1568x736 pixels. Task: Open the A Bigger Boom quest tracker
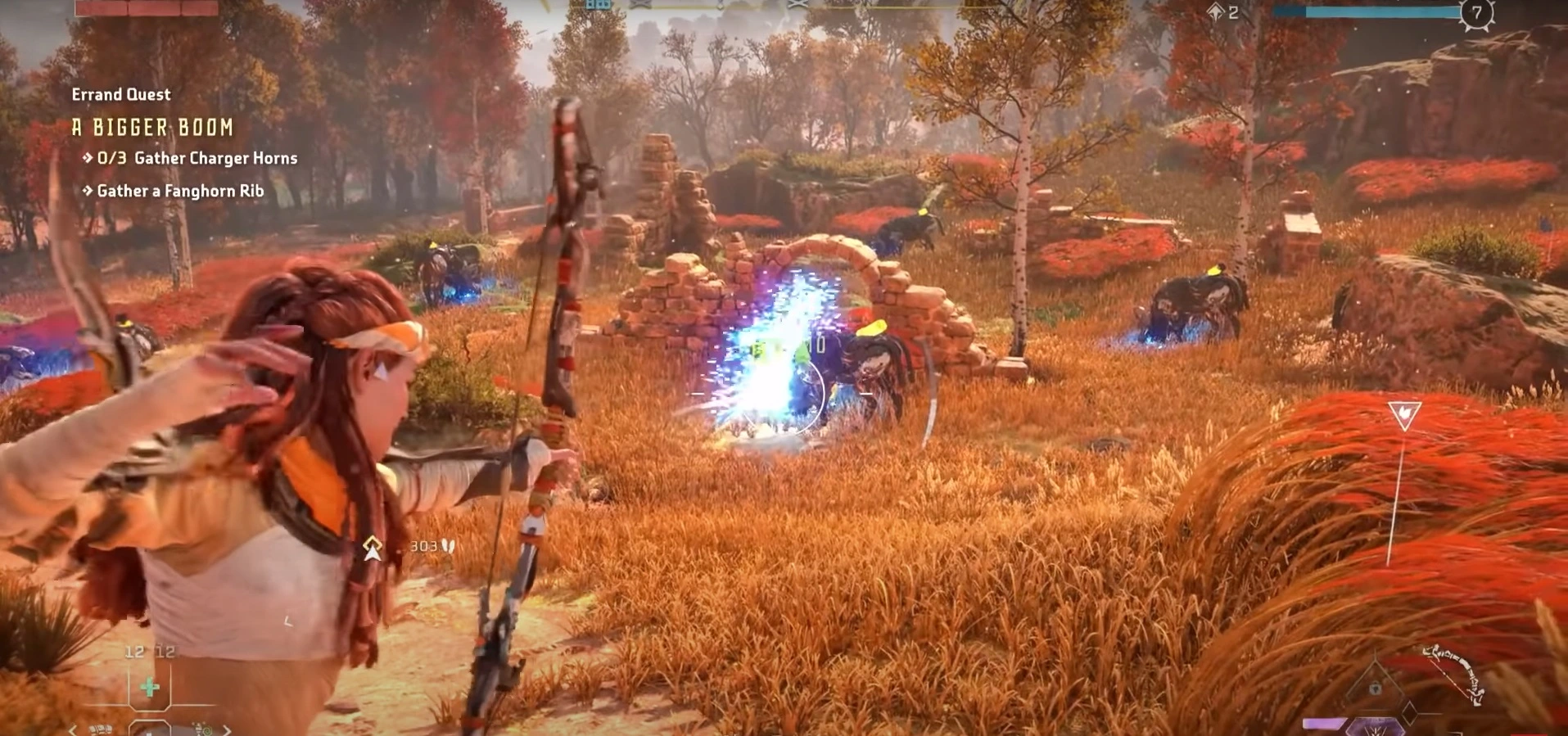(152, 127)
